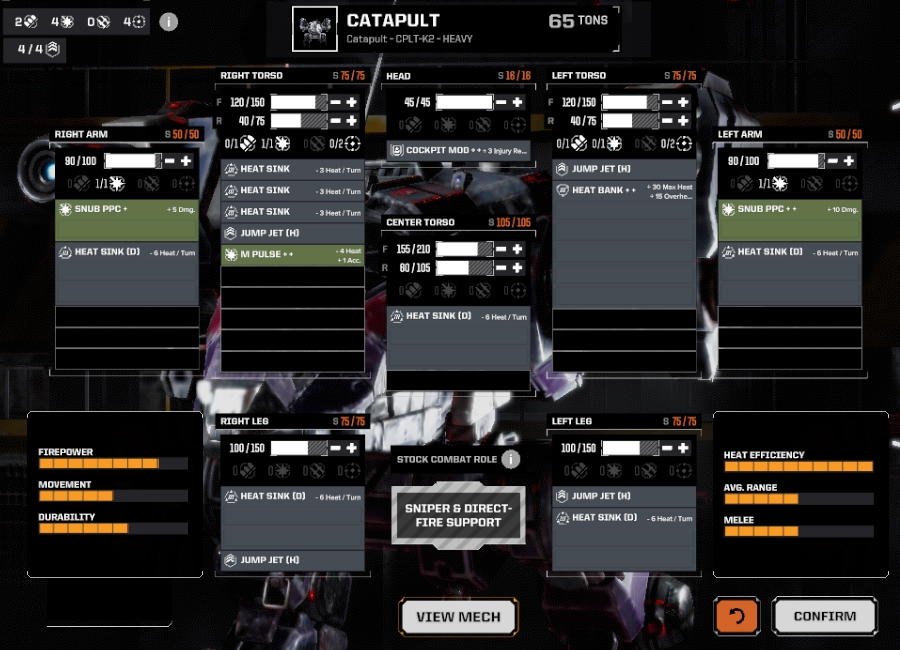Screen dimensions: 900x650
Task: Pick the Right Leg Heat Sink (D)
Action: pyautogui.click(x=292, y=496)
